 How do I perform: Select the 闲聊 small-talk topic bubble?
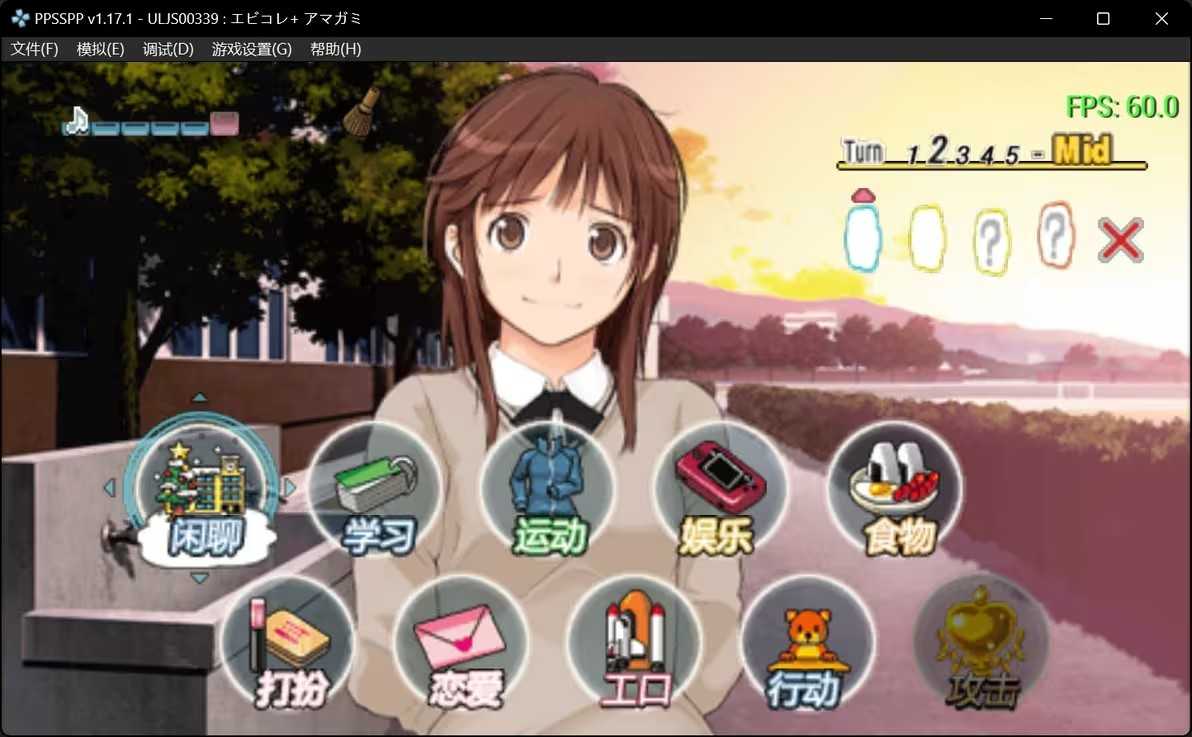click(203, 495)
